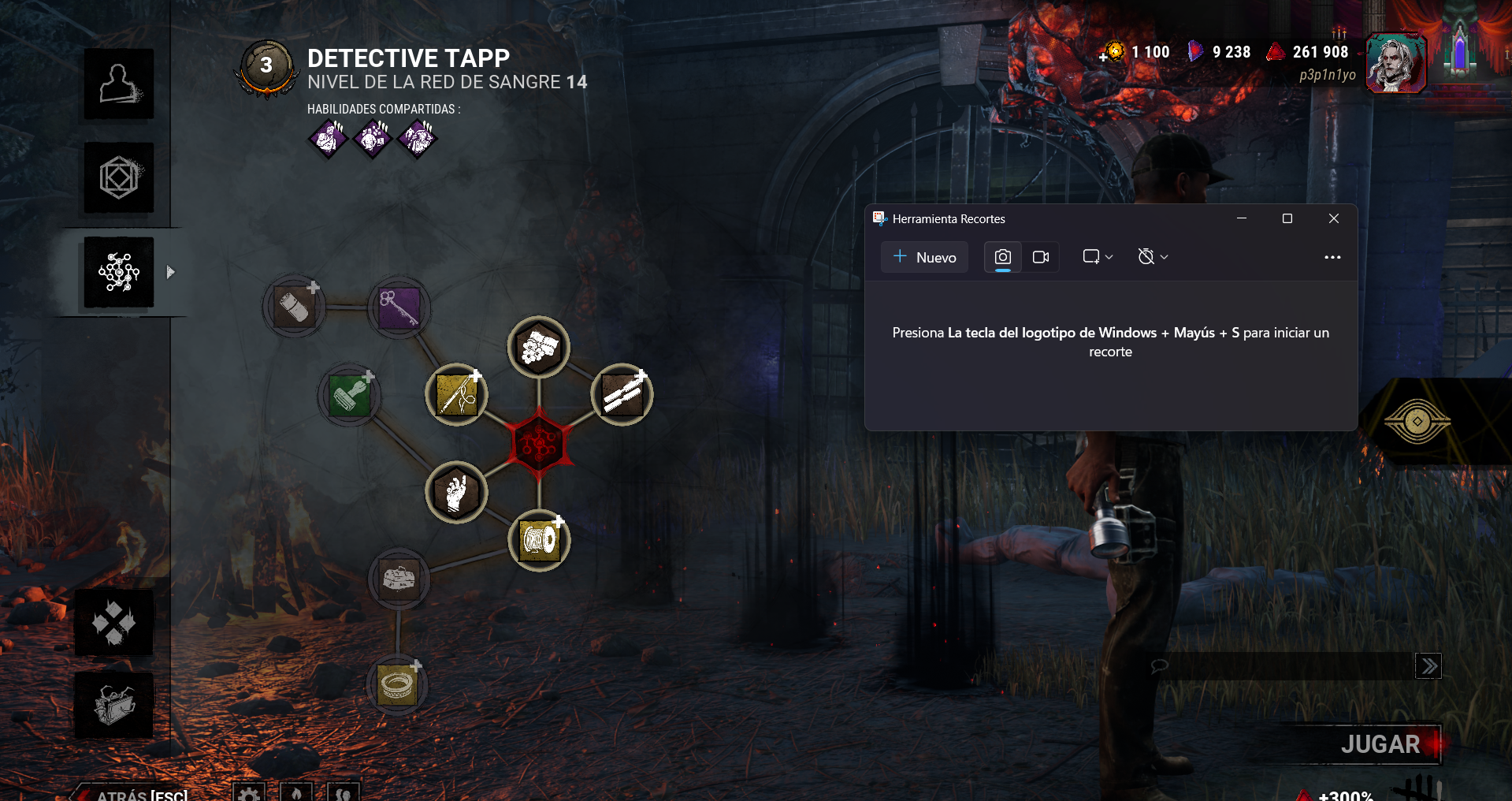Screen dimensions: 1512x801
Task: Click Nuevo in the Snipping Tool
Action: (924, 257)
